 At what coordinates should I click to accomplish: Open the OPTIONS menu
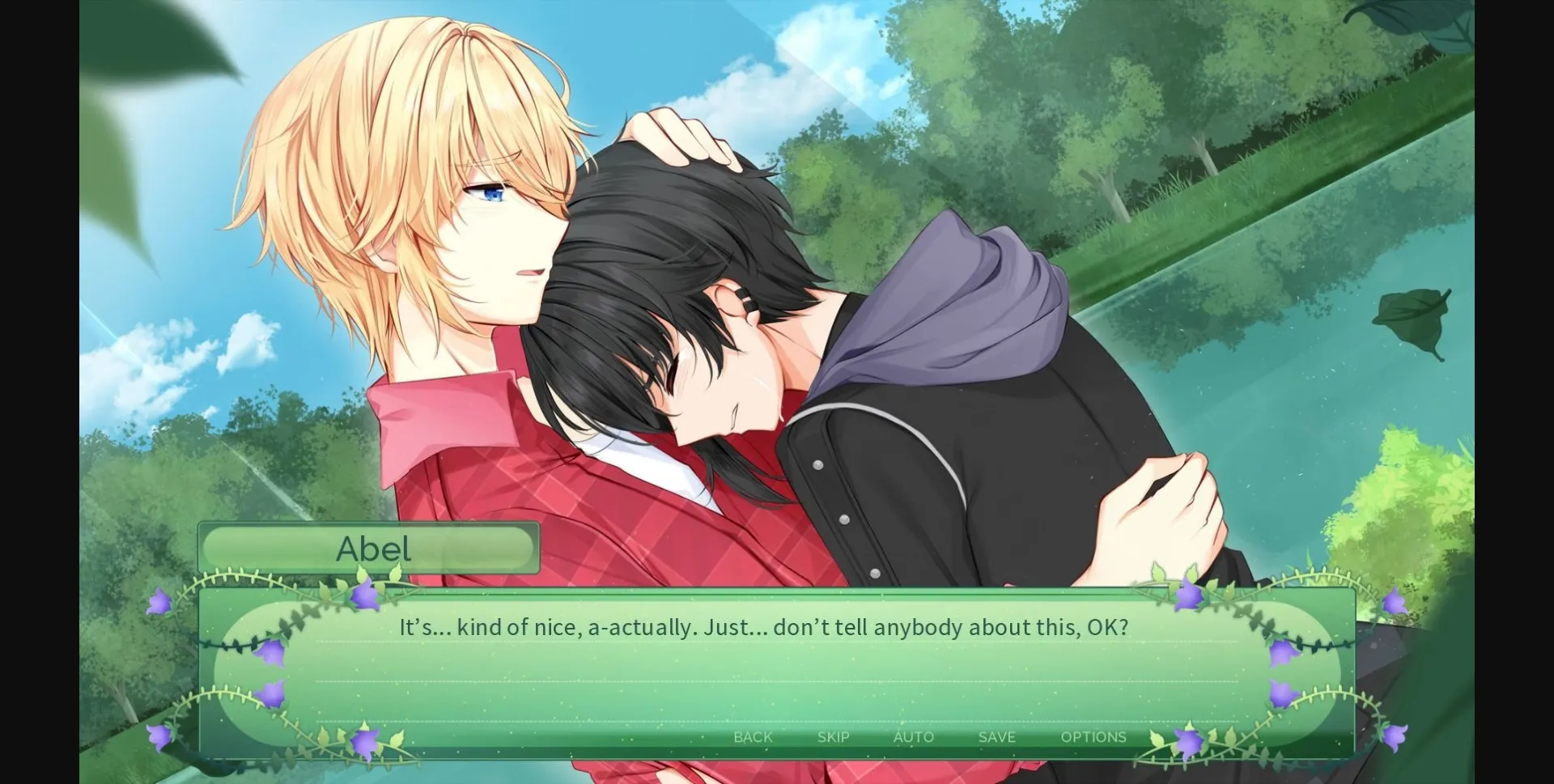[1094, 737]
